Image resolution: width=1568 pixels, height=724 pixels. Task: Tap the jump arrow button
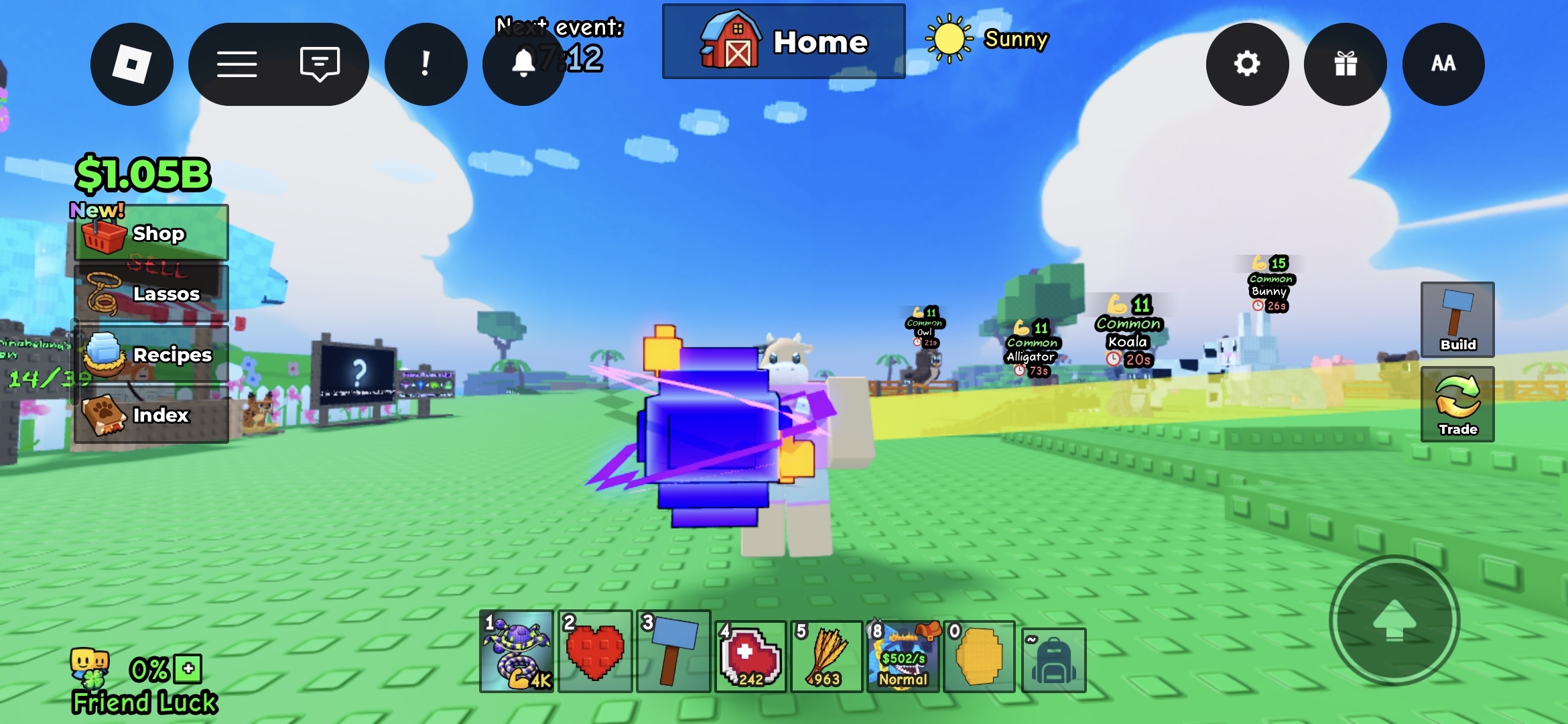coord(1394,620)
